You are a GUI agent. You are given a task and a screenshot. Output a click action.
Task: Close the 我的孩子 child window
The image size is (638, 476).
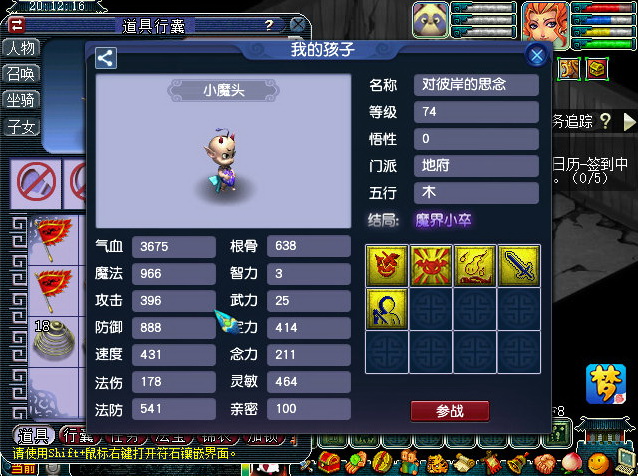(537, 56)
